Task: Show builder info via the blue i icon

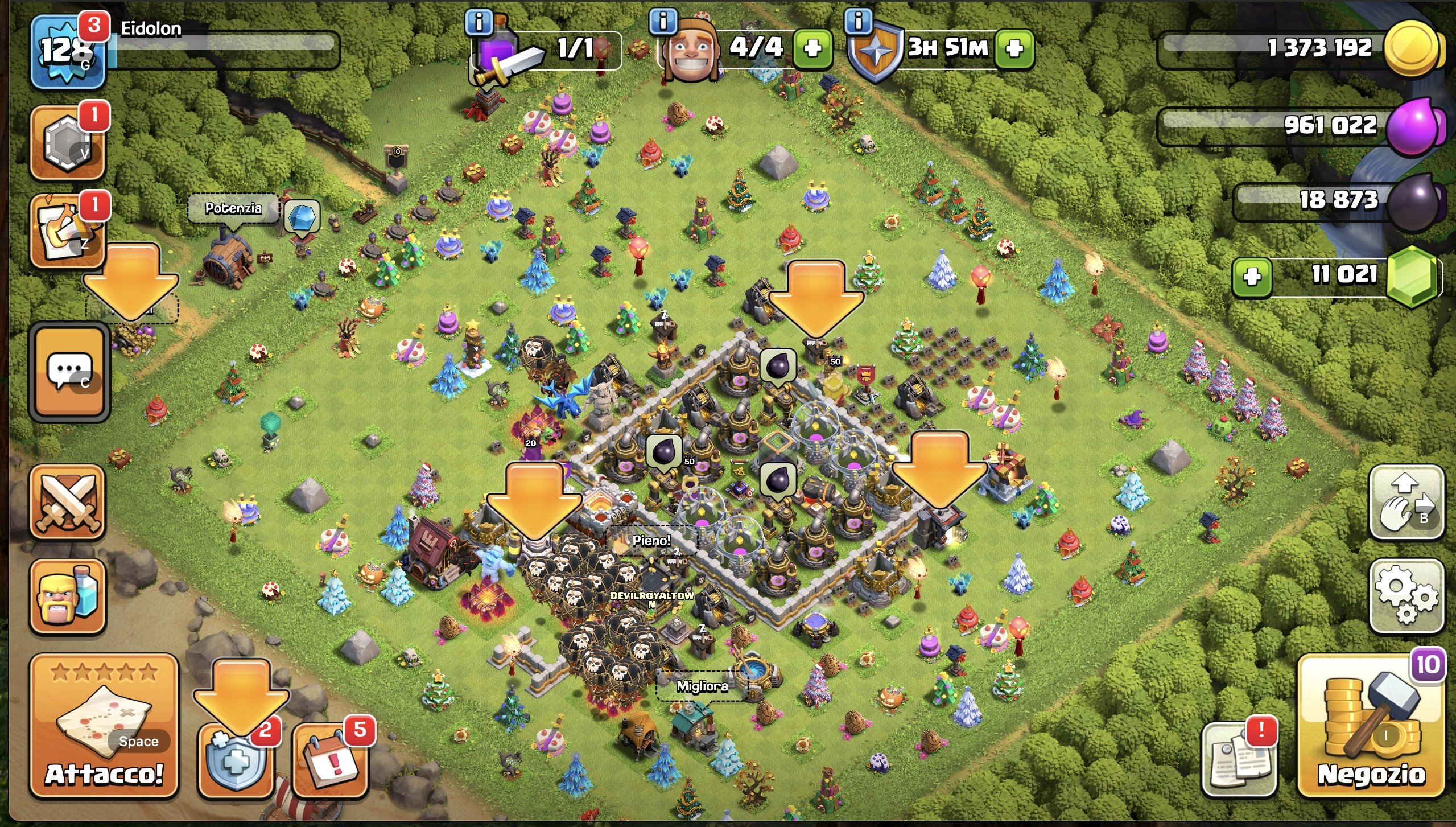Action: [x=663, y=22]
